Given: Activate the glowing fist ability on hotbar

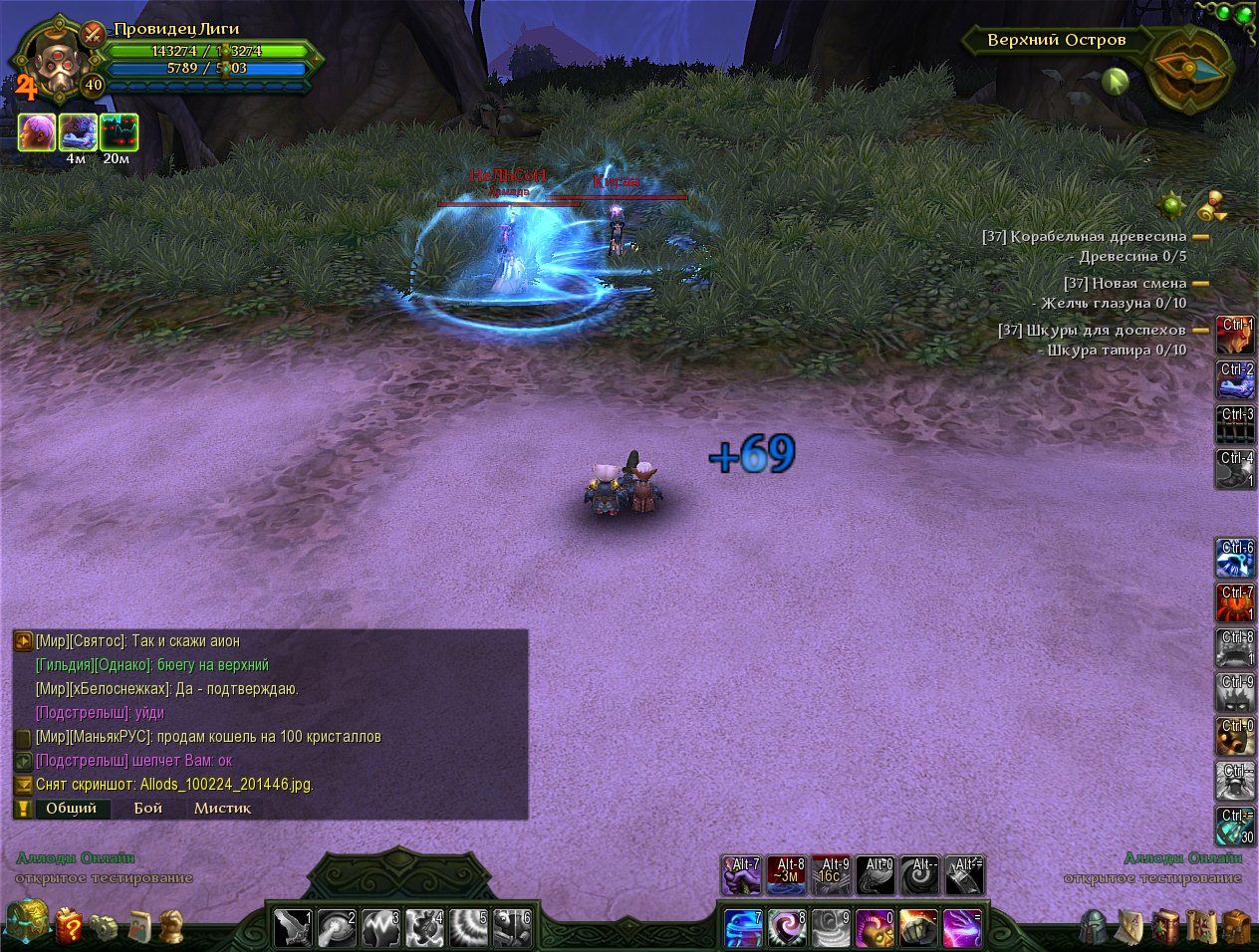Looking at the screenshot, I should 918,928.
